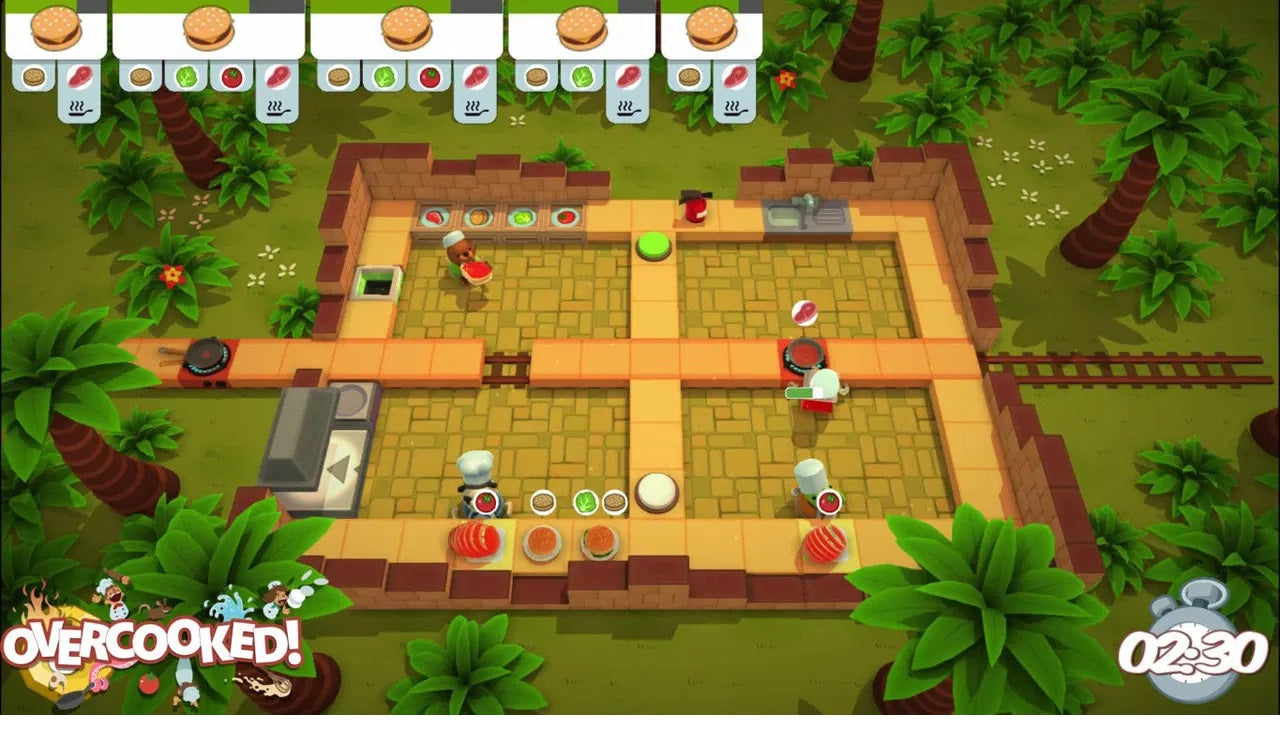Select the burger order with bun, lettuce, meat
This screenshot has width=1280, height=736.
[581, 30]
